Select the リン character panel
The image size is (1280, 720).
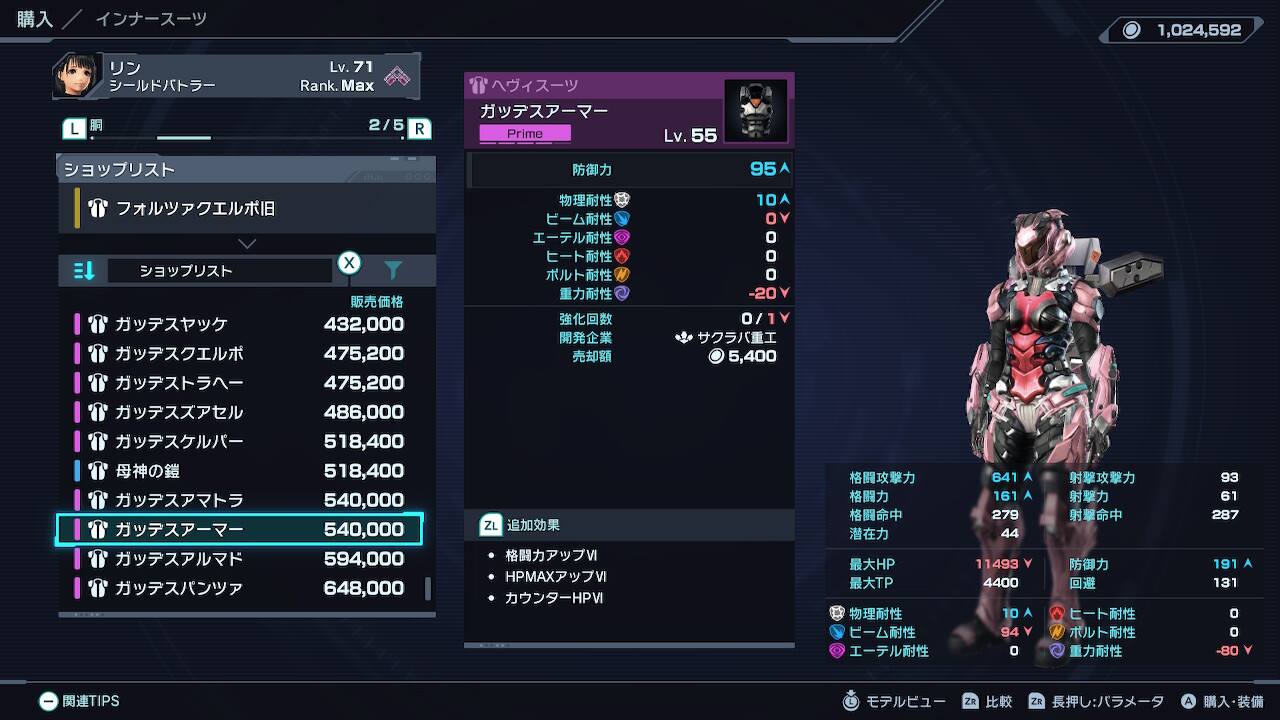(236, 76)
